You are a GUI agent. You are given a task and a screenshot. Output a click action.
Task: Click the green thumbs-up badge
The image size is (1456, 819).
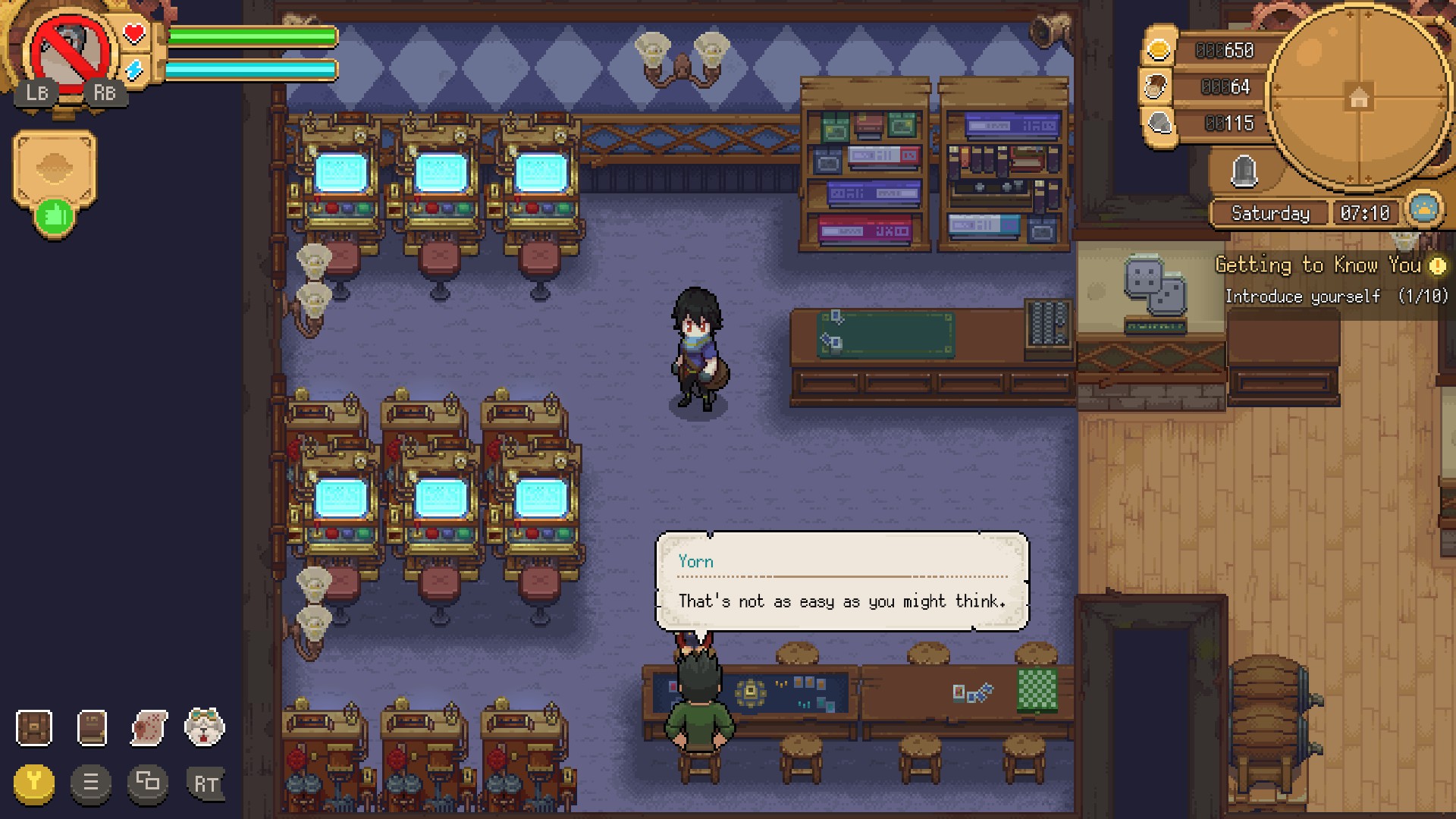coord(54,217)
